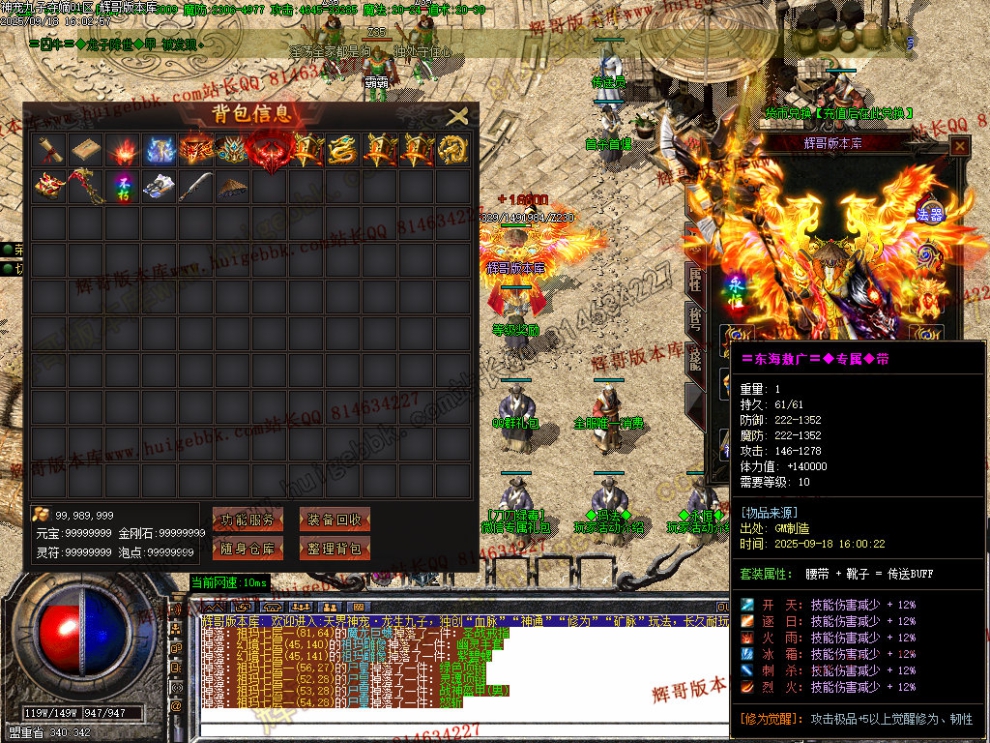Switch to the 属性 attributes tab
Image resolution: width=990 pixels, height=743 pixels.
tap(694, 279)
